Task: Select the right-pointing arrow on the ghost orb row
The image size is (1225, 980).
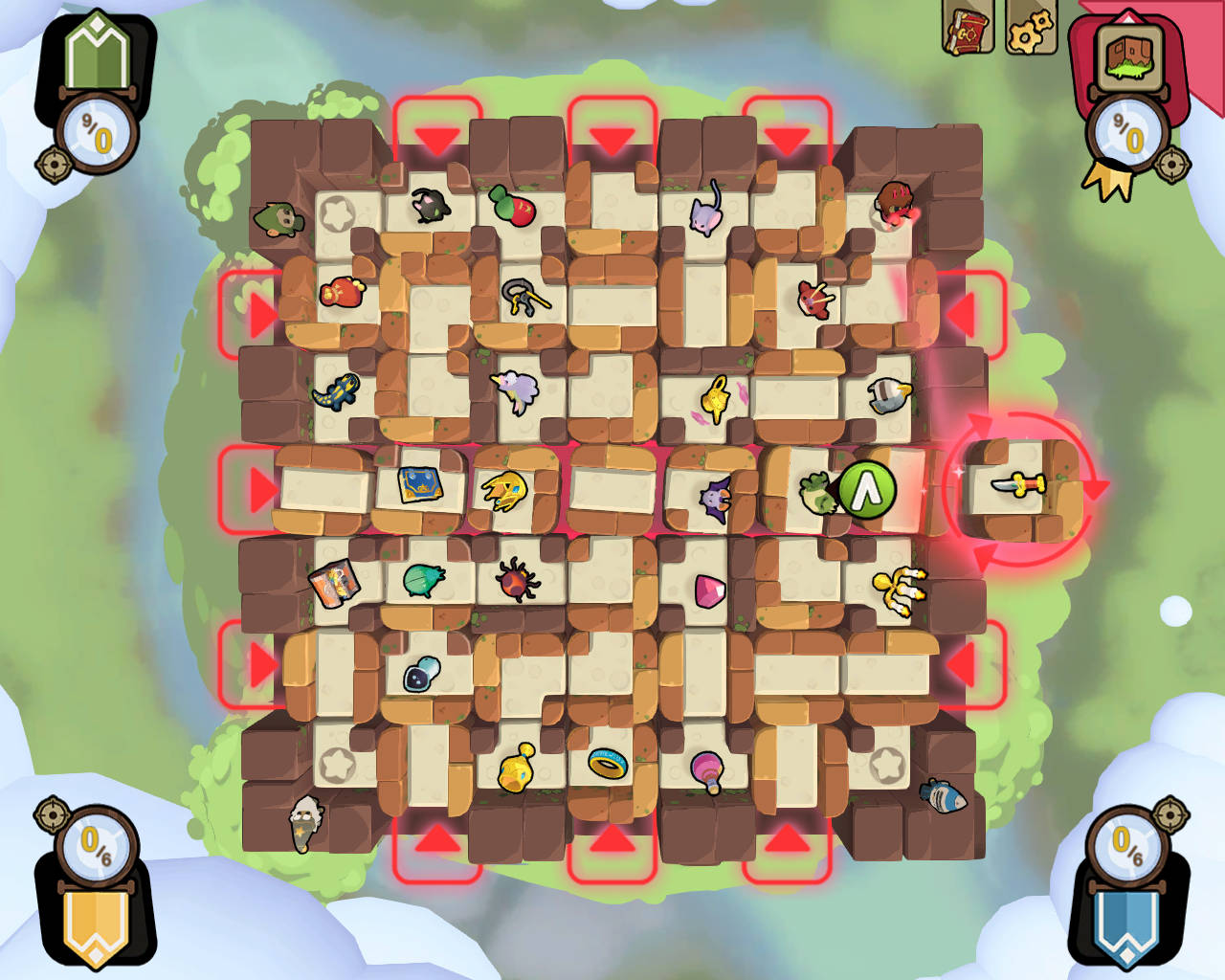Action: (260, 664)
